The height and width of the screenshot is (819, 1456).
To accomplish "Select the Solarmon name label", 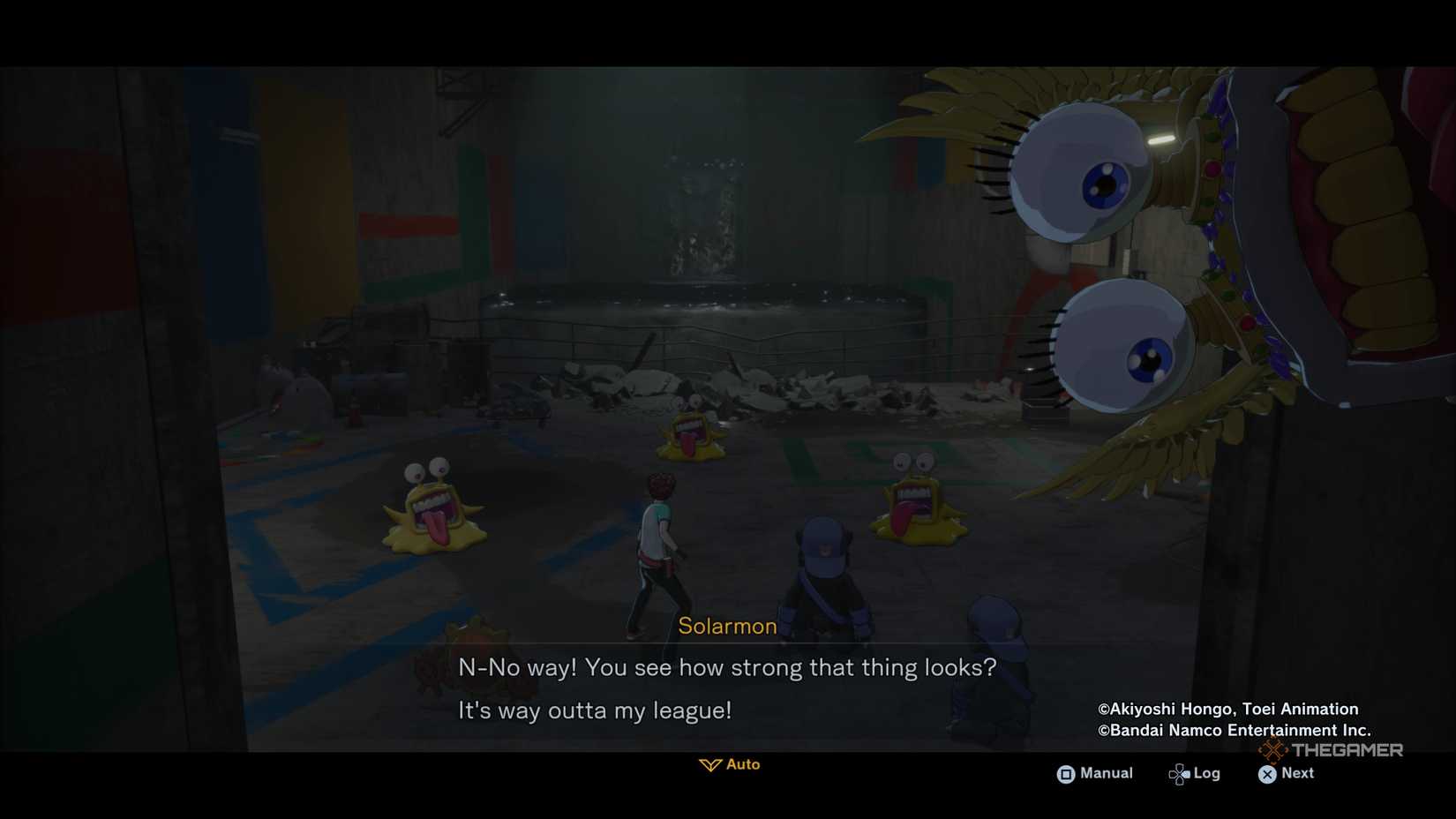I will [x=726, y=627].
